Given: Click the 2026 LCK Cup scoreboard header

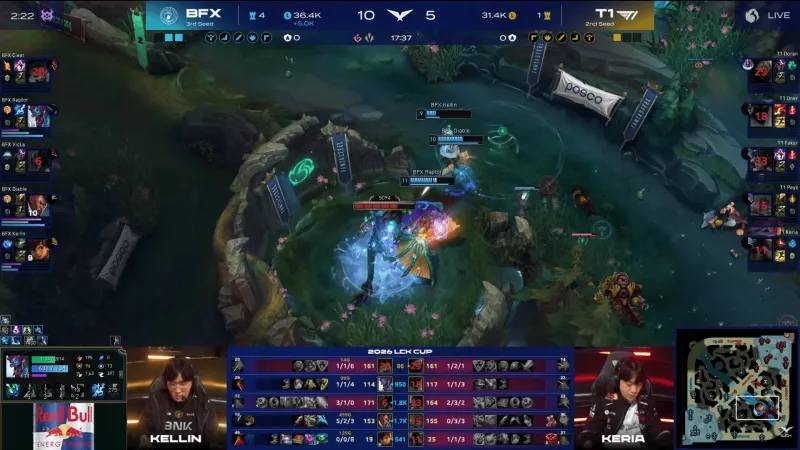Looking at the screenshot, I should pyautogui.click(x=400, y=352).
